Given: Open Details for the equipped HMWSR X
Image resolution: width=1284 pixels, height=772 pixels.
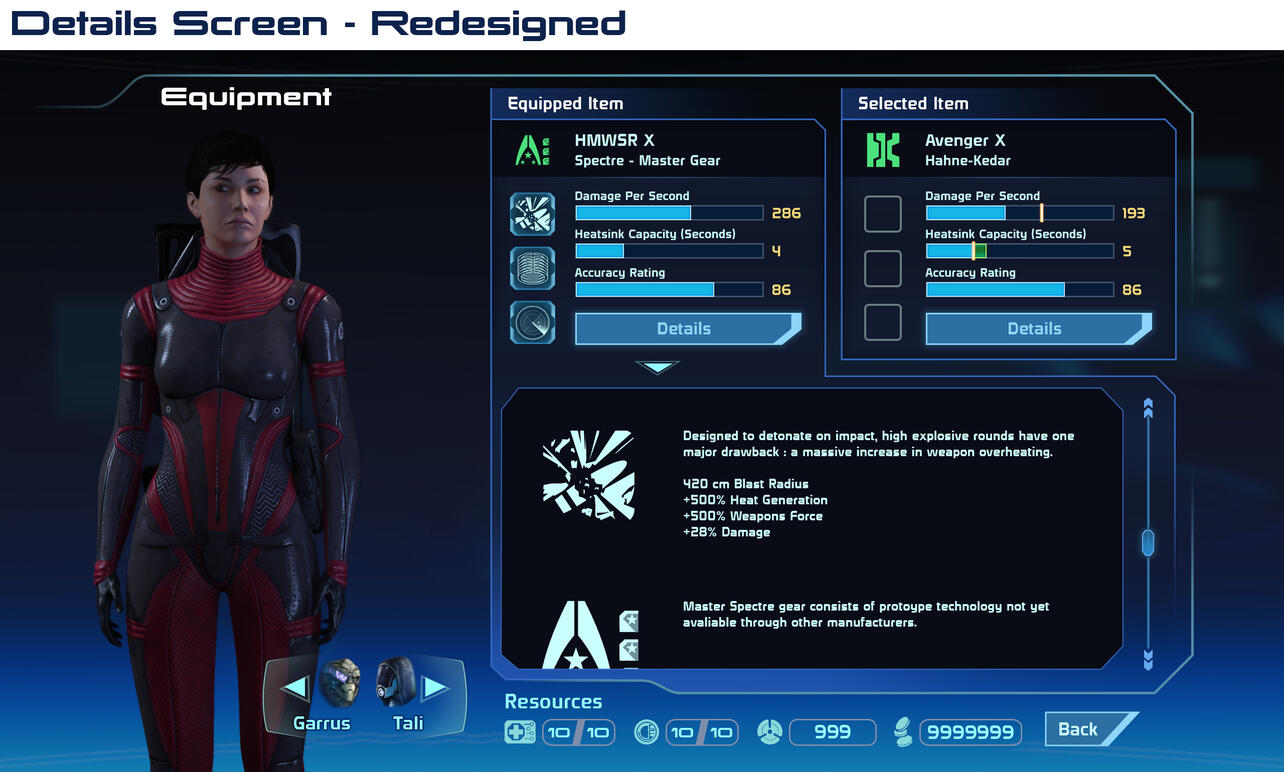Looking at the screenshot, I should pyautogui.click(x=685, y=329).
